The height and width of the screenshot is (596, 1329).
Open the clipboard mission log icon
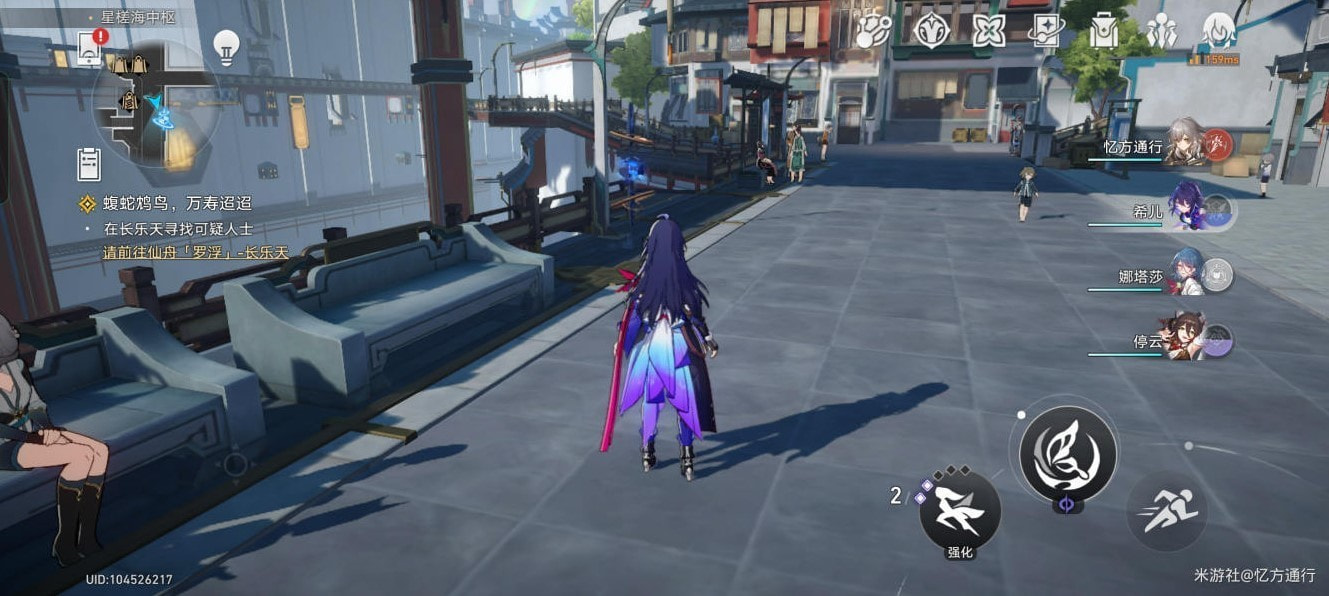90,162
